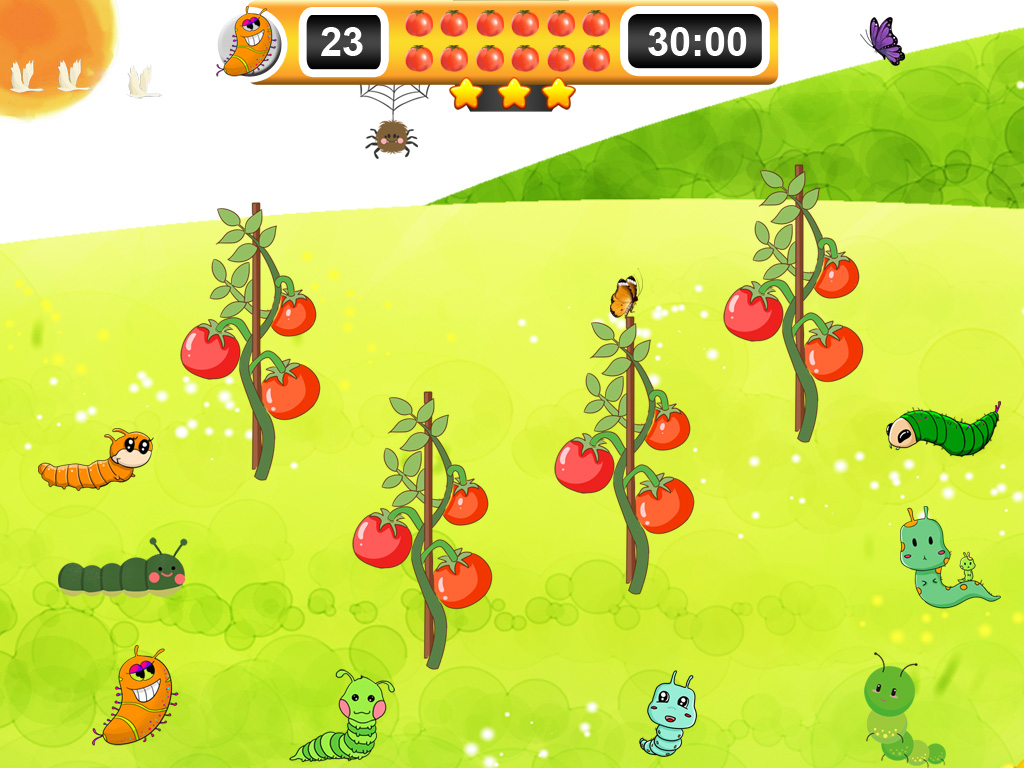Screen dimensions: 1024x768
Task: Click the orange caterpillar icon in the score bar
Action: 247,43
